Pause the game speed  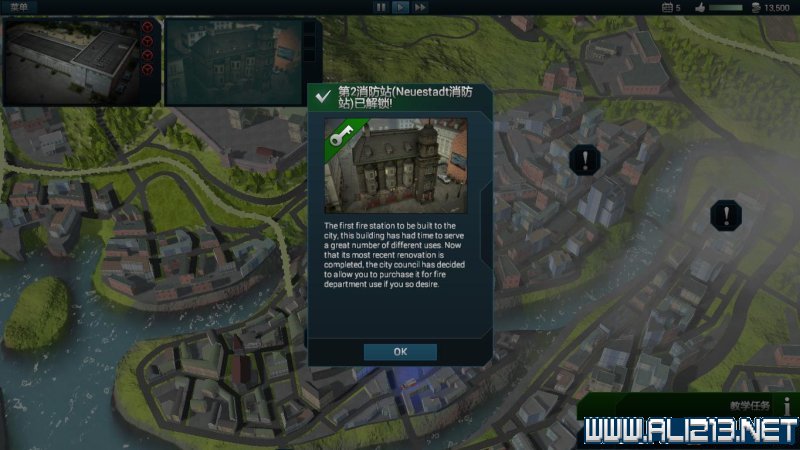(x=380, y=7)
